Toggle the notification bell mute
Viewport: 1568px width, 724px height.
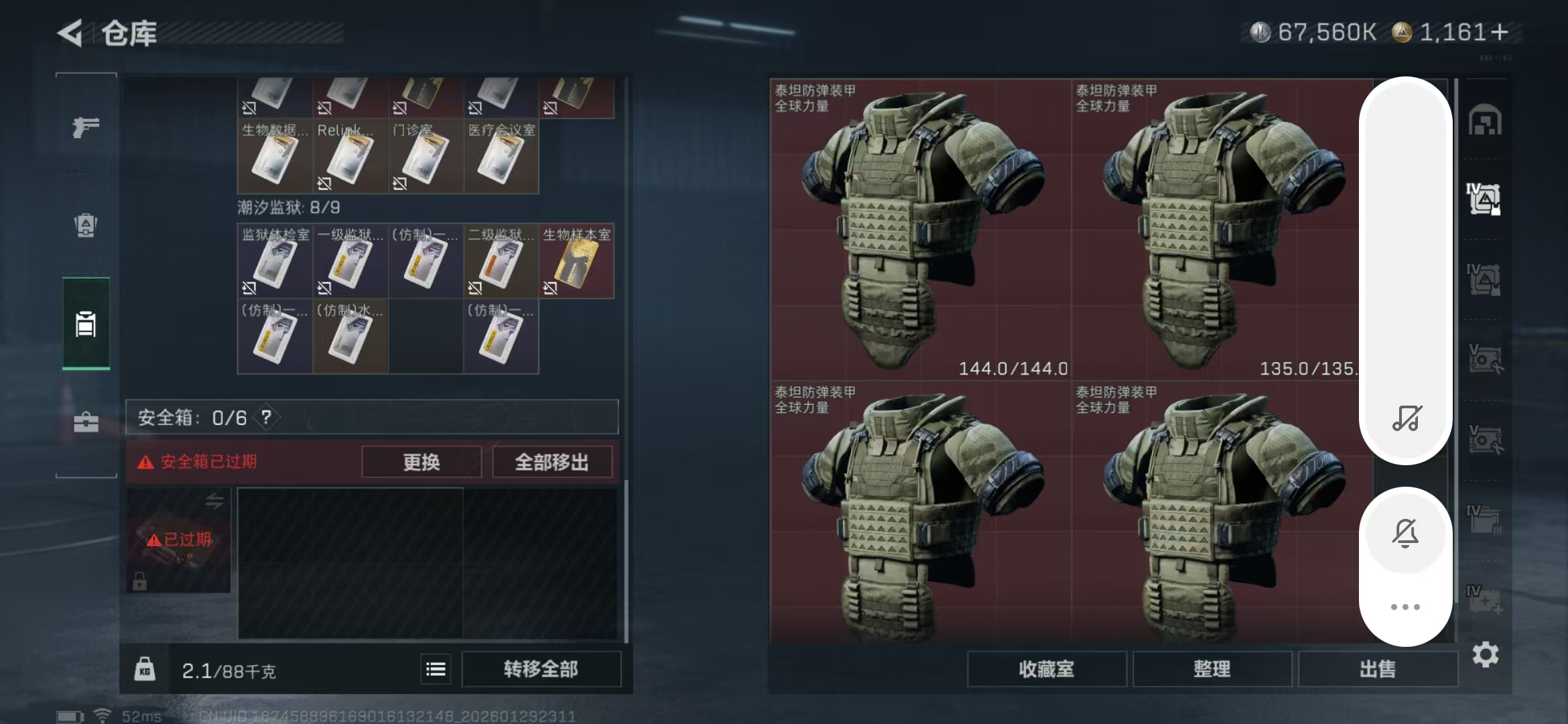1406,533
